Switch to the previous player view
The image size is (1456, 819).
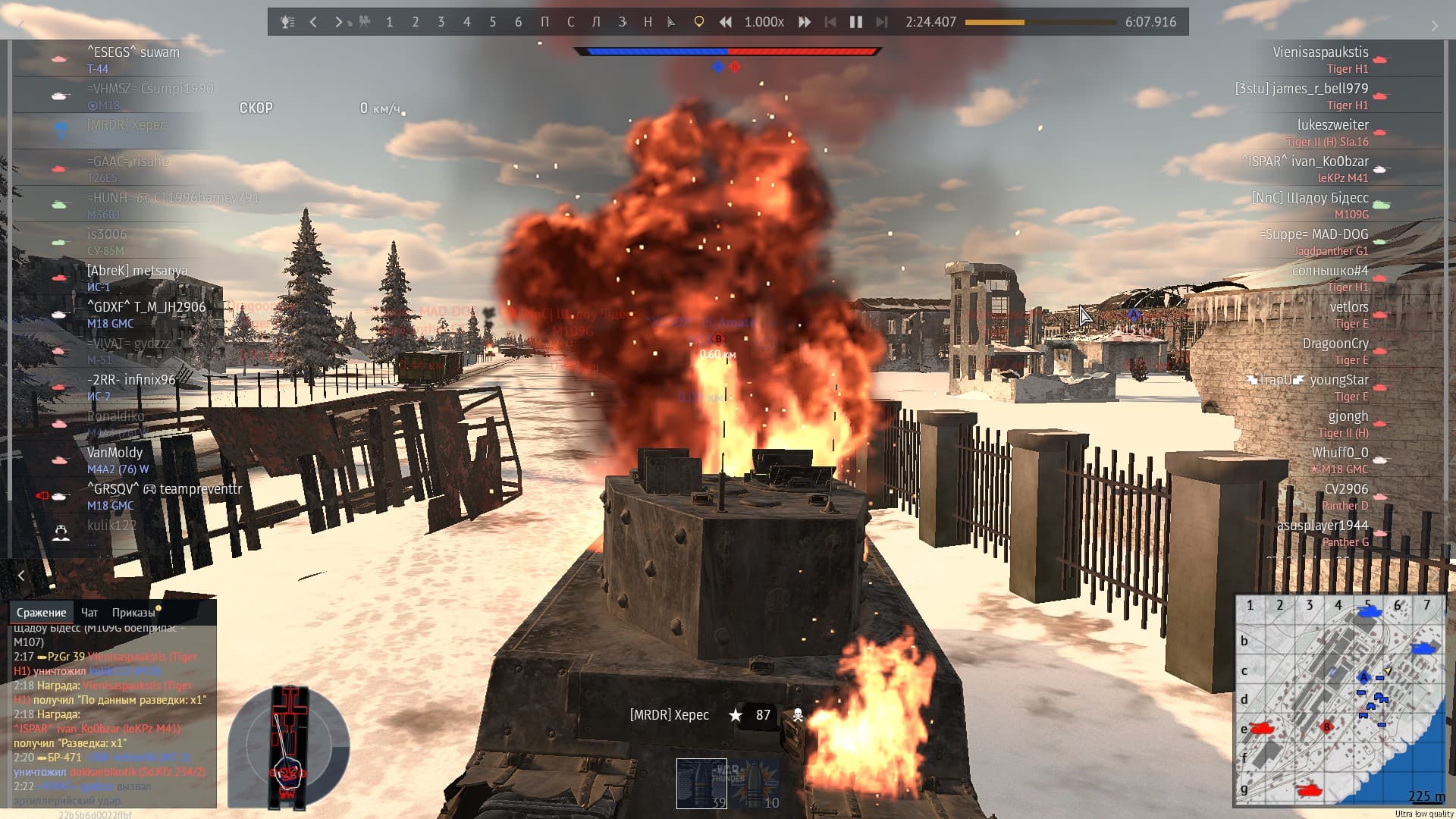tap(313, 22)
